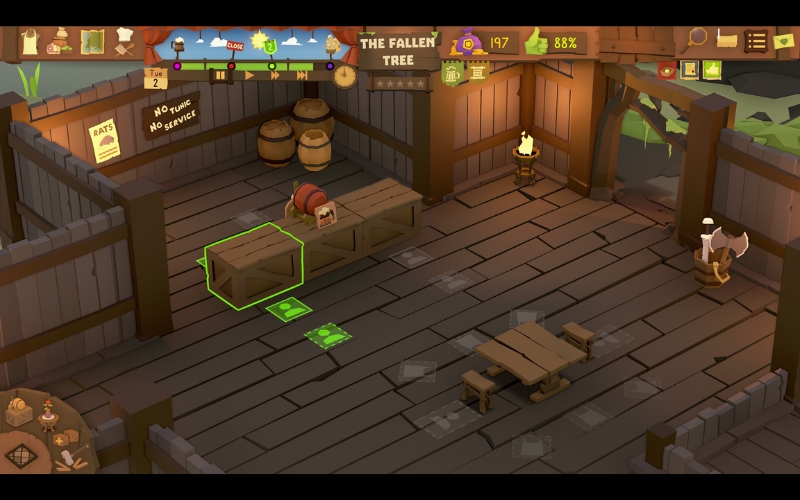800x500 pixels.
Task: Open the flower table decoration category
Action: [47, 413]
